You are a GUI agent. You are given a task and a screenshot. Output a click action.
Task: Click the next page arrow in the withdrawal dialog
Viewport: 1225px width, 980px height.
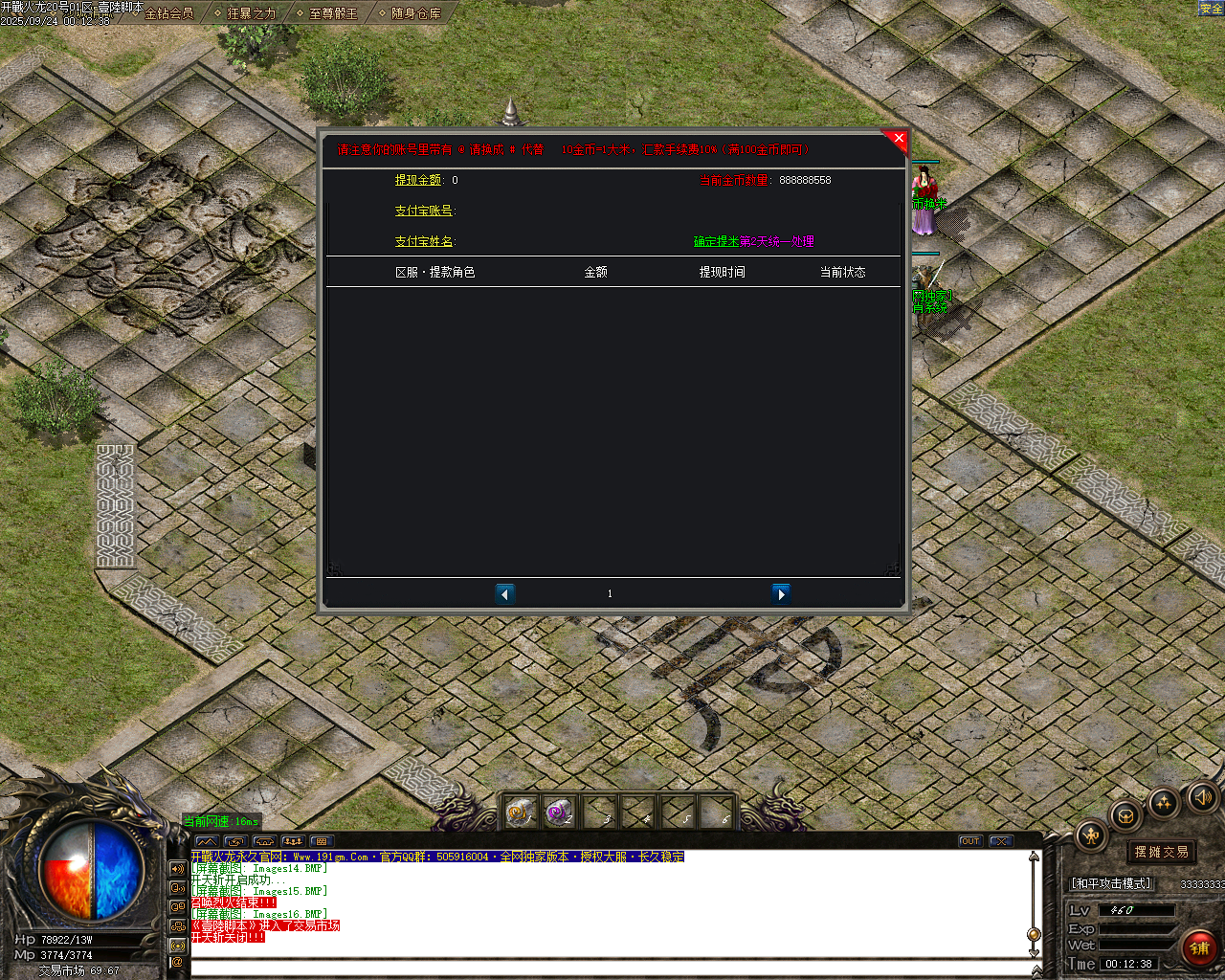tap(782, 593)
